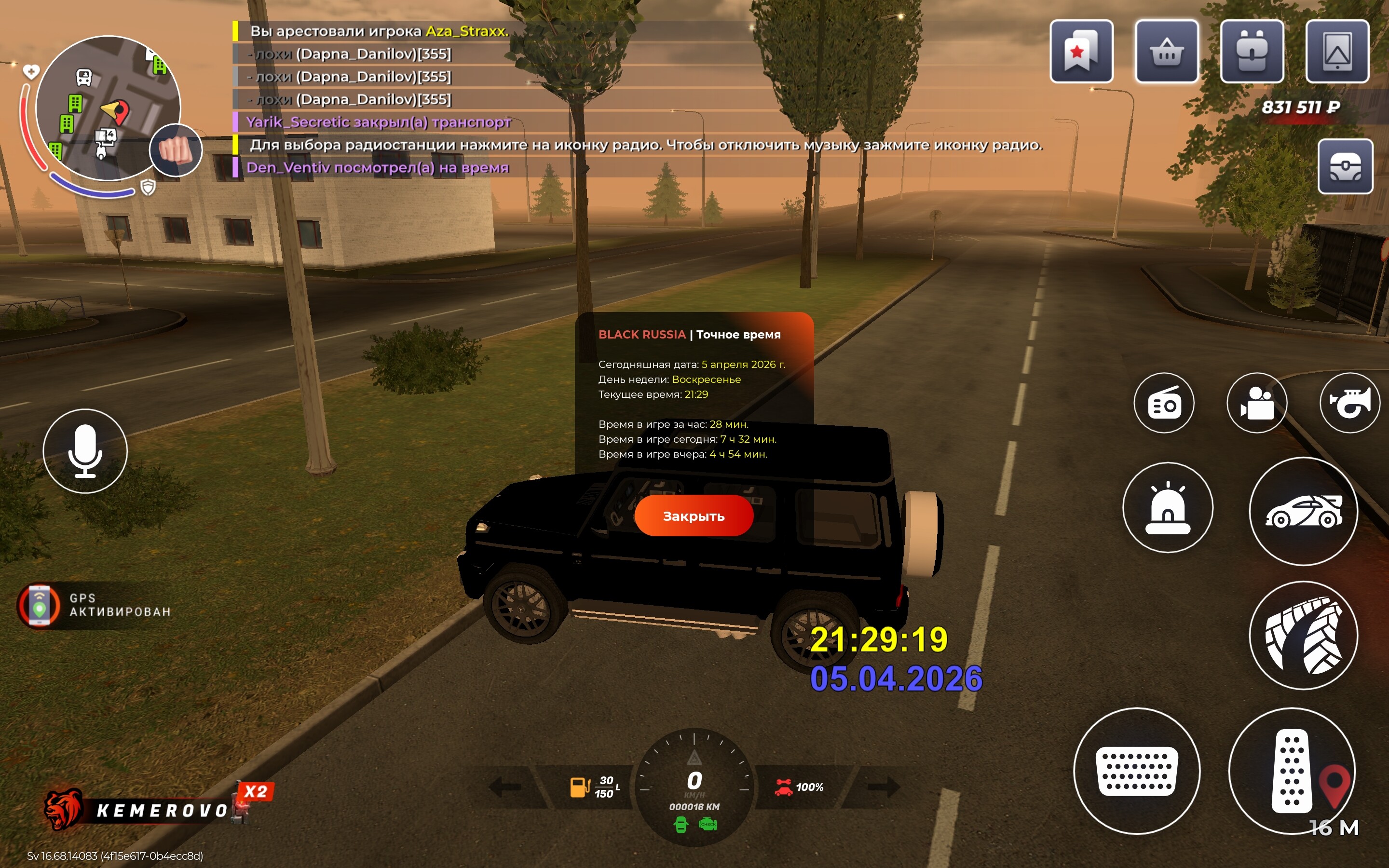Hit the brake pedal
1389x868 pixels.
(1136, 771)
